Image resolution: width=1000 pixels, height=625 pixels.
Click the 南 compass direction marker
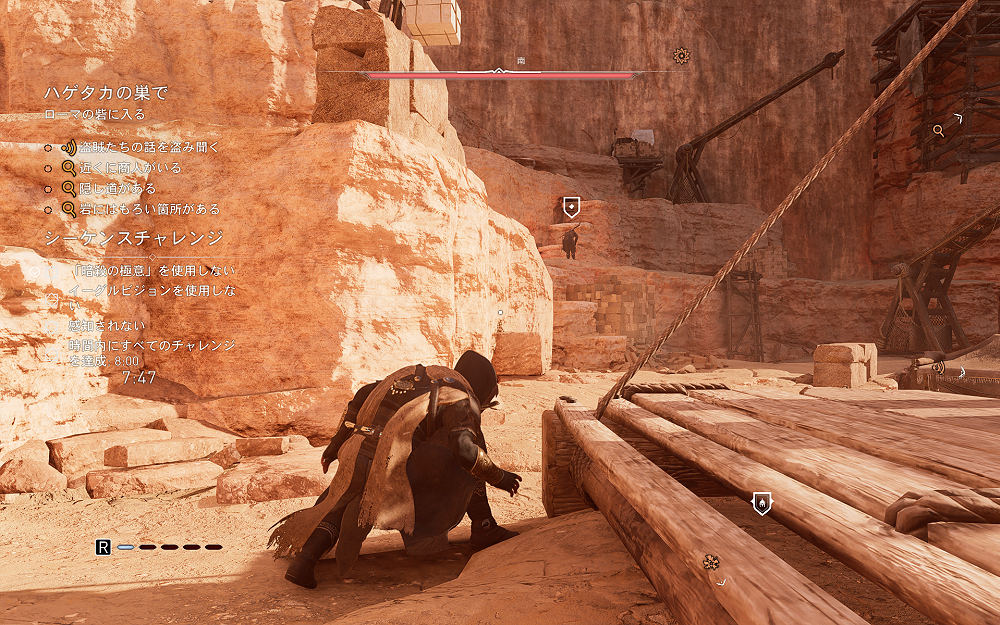tap(521, 62)
